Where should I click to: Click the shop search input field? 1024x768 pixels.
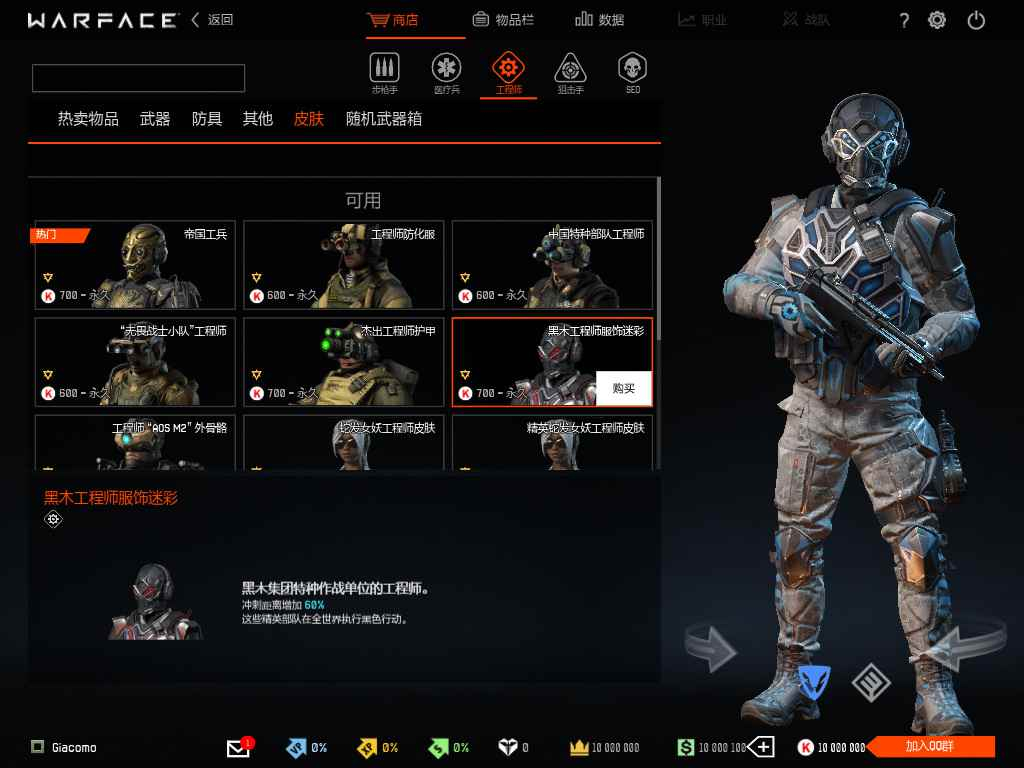(x=138, y=78)
